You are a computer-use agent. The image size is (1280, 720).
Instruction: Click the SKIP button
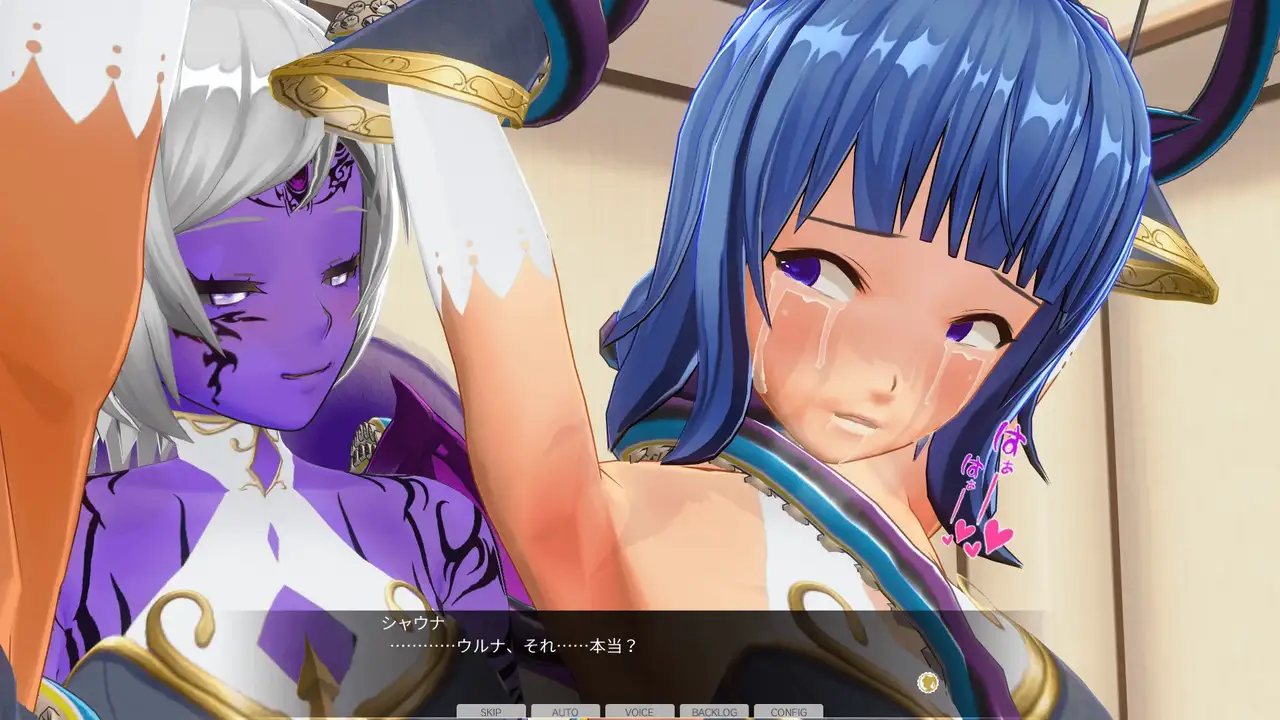[491, 712]
